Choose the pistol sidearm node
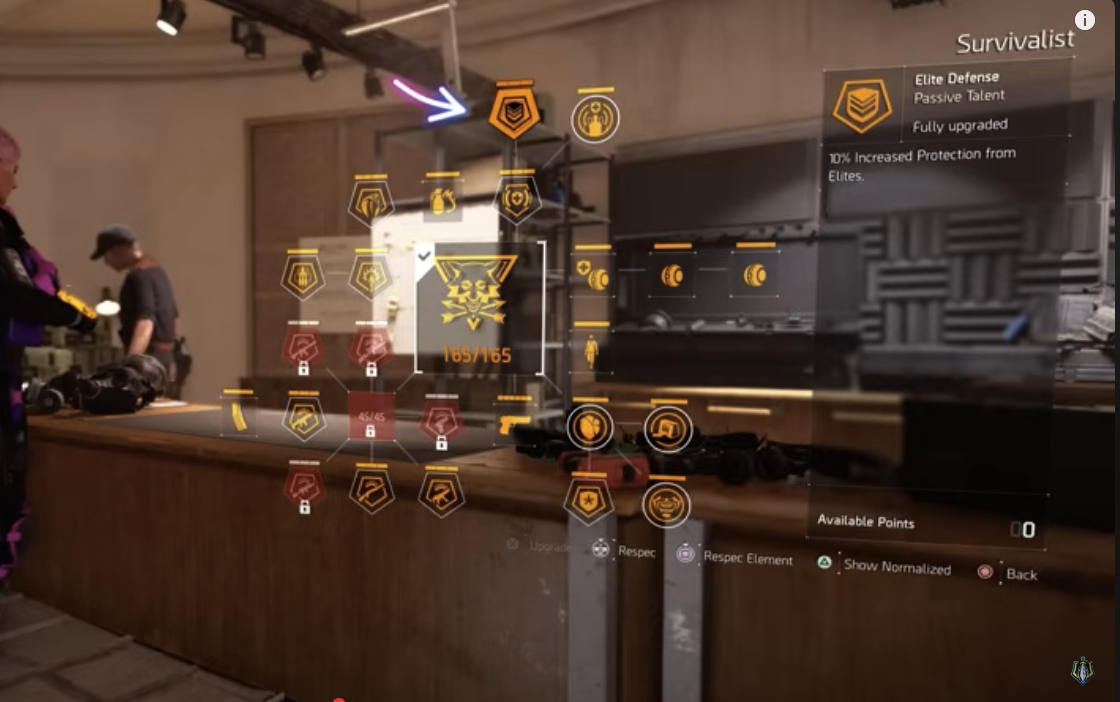This screenshot has height=702, width=1120. 513,424
